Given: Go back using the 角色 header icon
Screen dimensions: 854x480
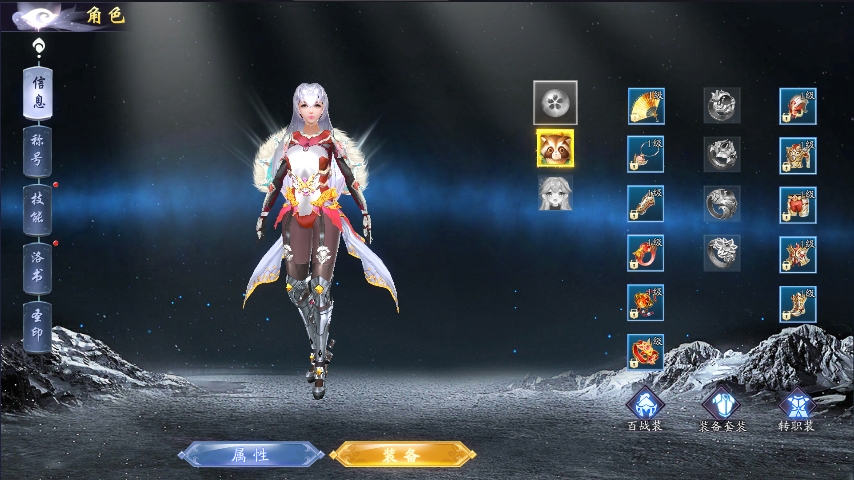Looking at the screenshot, I should click(x=40, y=16).
